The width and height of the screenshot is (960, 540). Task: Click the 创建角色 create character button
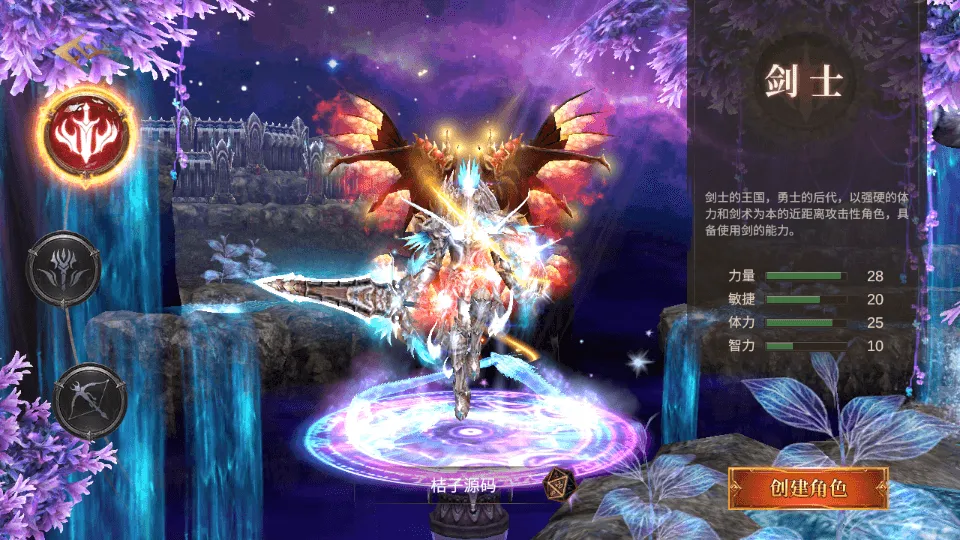pyautogui.click(x=807, y=488)
